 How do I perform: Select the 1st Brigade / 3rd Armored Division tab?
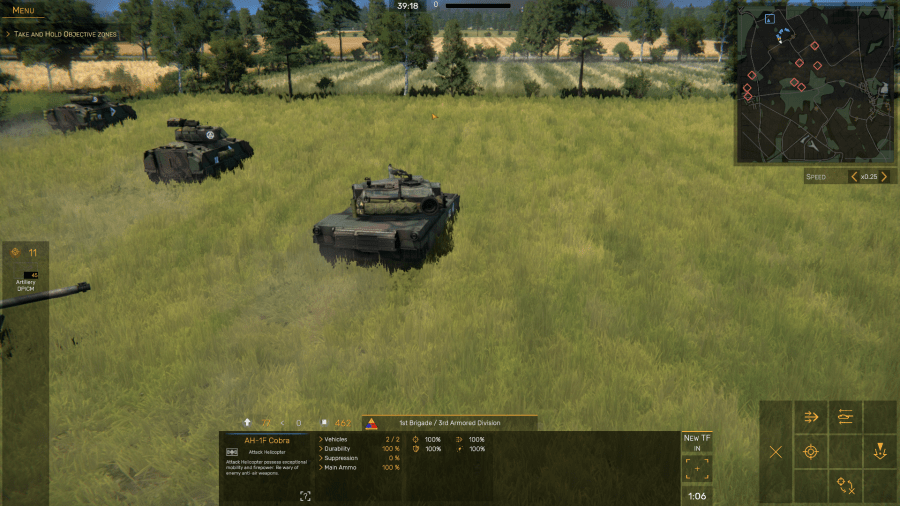tap(448, 423)
